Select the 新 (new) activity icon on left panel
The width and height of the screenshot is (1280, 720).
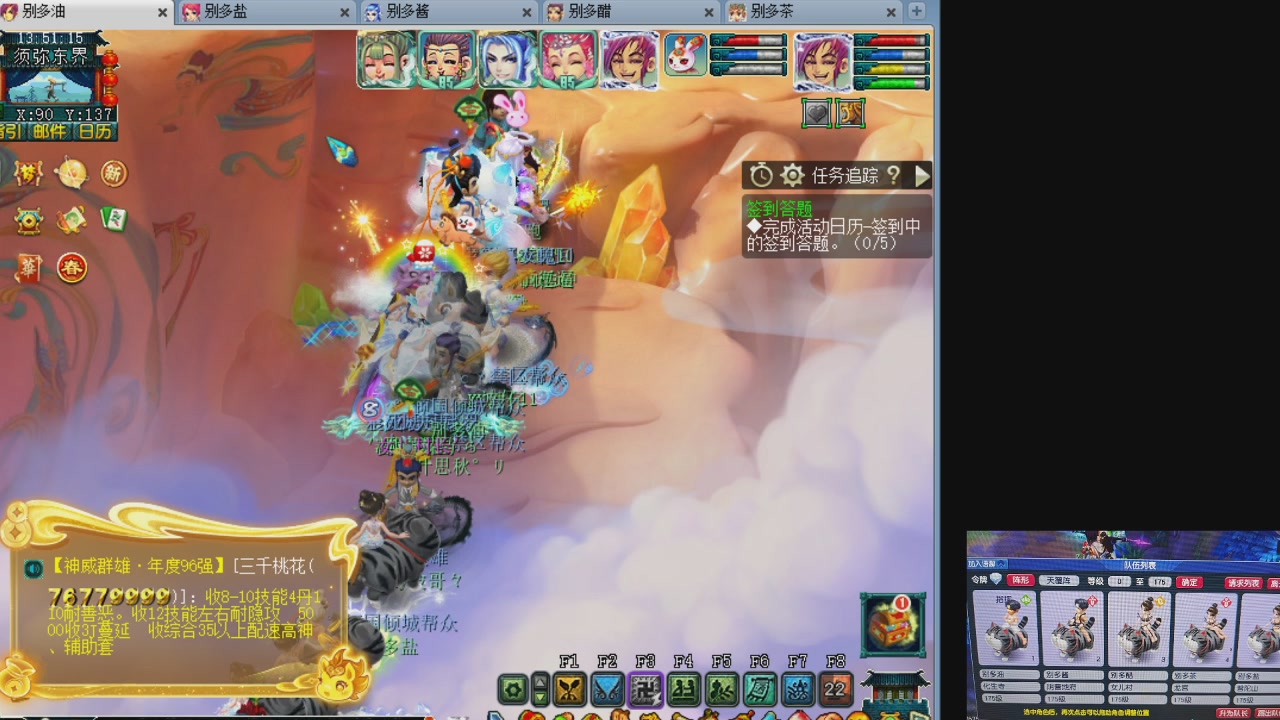114,173
